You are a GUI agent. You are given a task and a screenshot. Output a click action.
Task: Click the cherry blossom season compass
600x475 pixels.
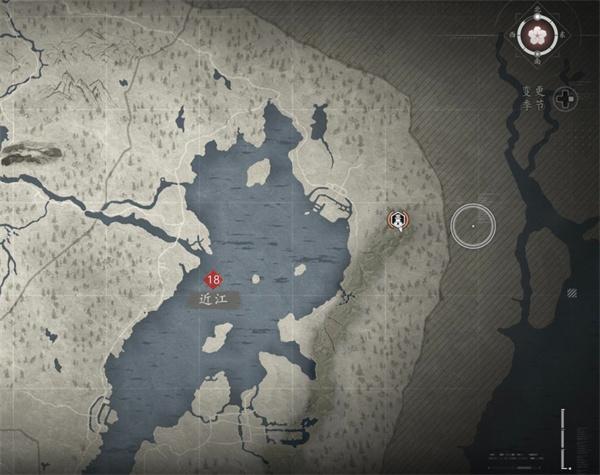[x=539, y=35]
